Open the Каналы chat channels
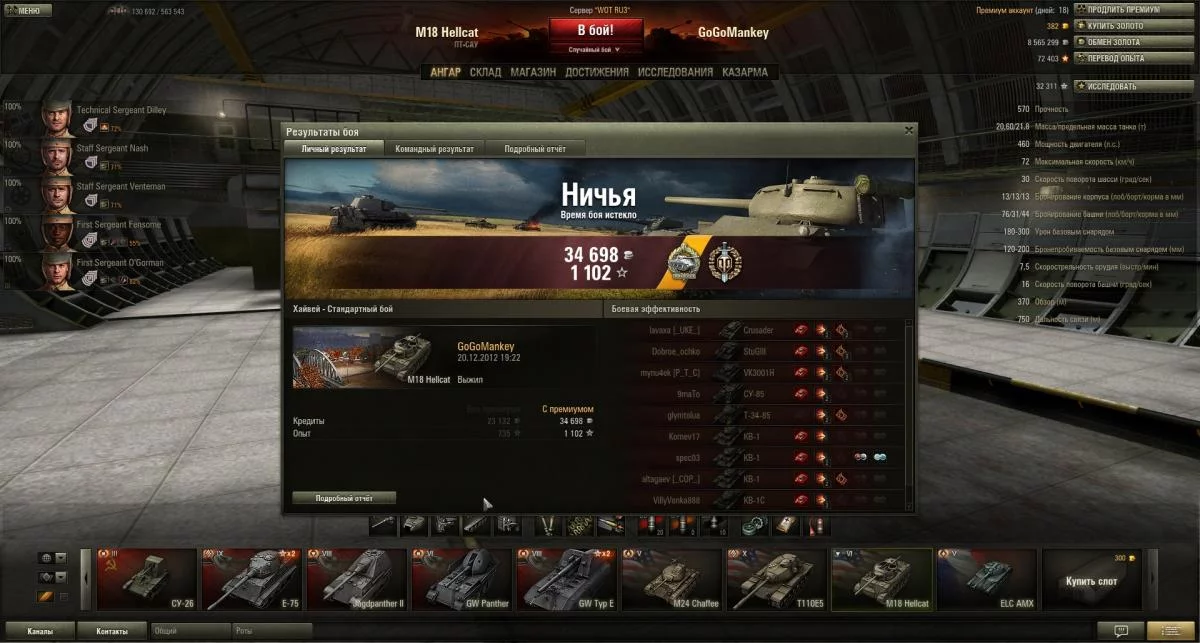 (x=41, y=631)
